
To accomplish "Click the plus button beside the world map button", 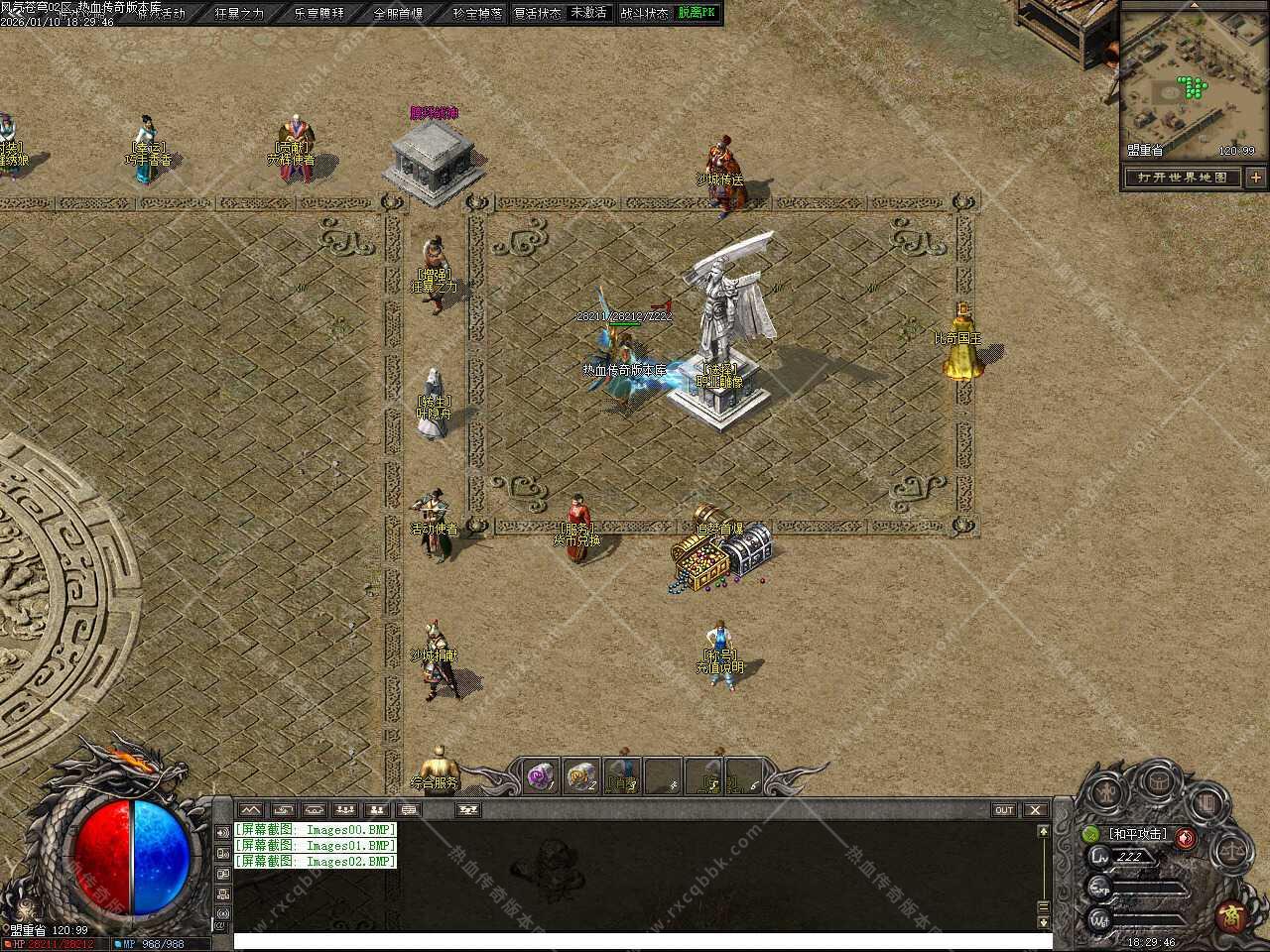I will [1256, 178].
